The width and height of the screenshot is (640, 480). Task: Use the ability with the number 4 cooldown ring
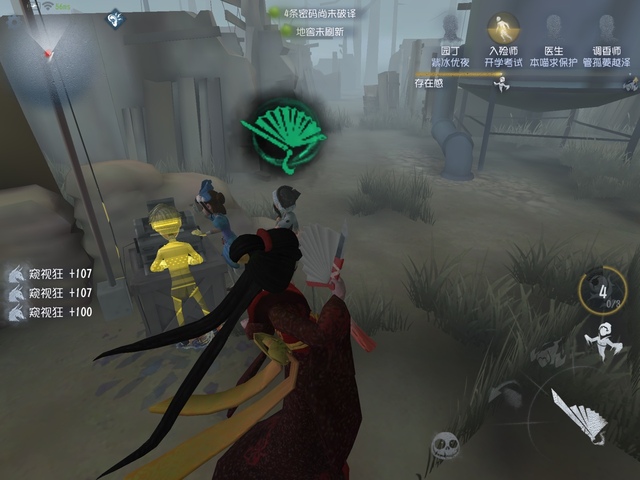click(x=603, y=290)
